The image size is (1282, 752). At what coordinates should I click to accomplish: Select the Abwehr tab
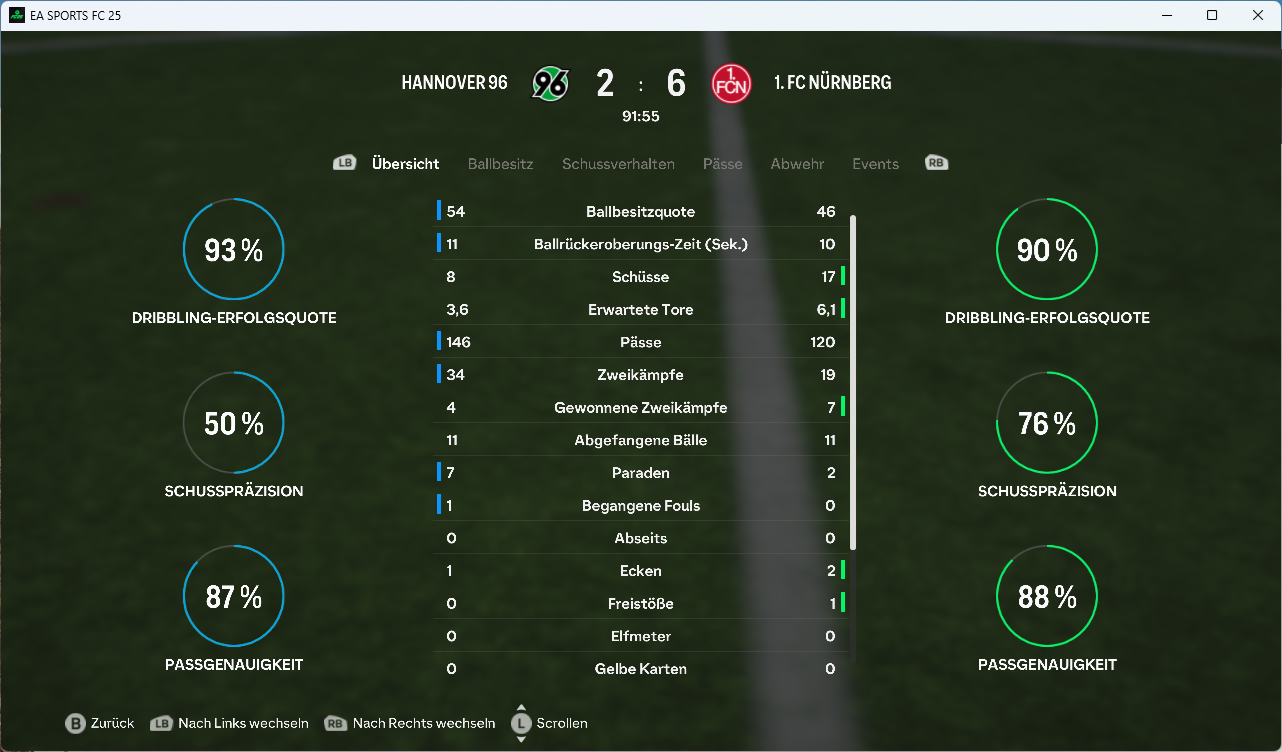(797, 164)
